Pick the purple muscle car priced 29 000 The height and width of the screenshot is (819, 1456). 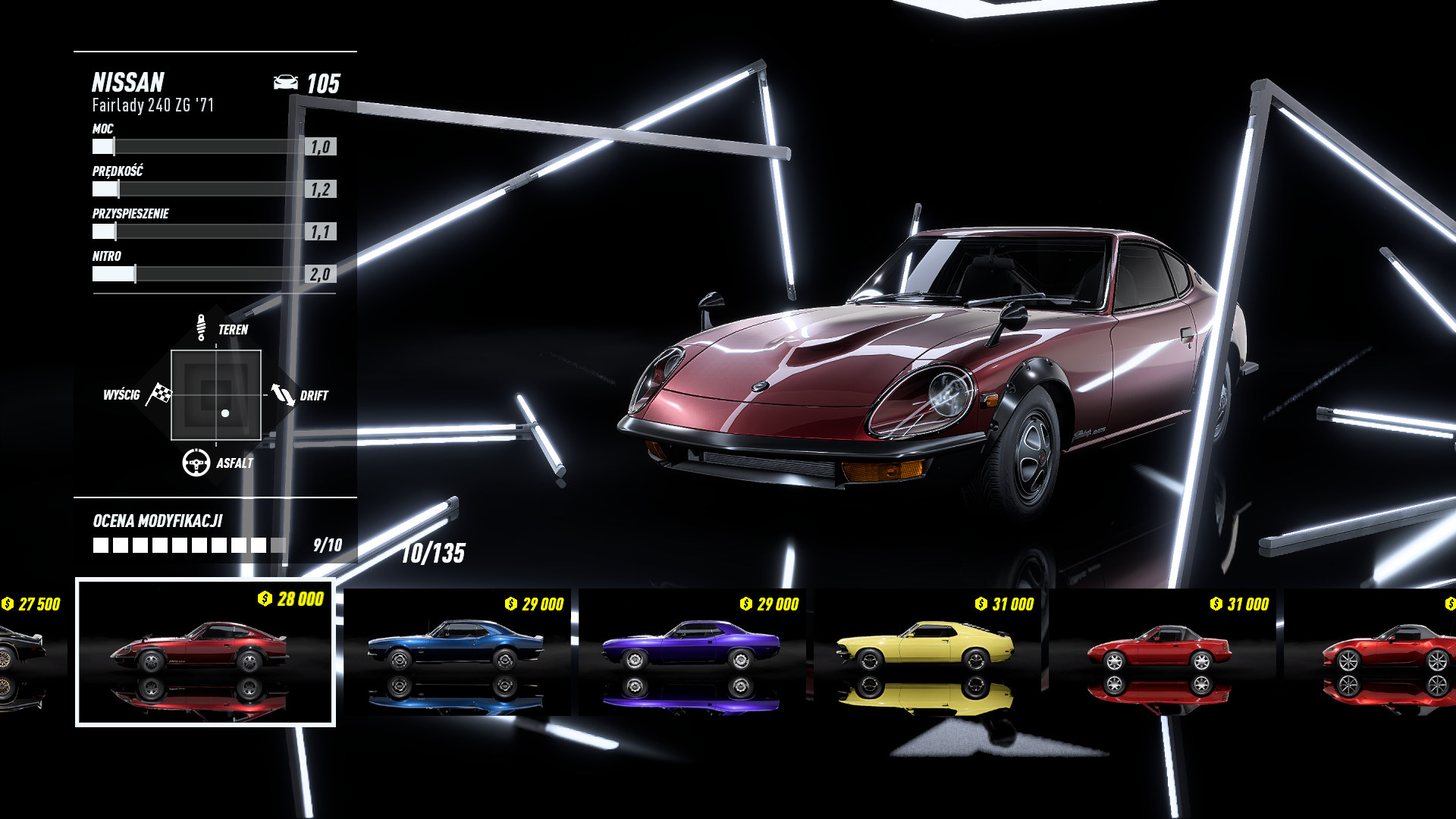click(x=692, y=652)
